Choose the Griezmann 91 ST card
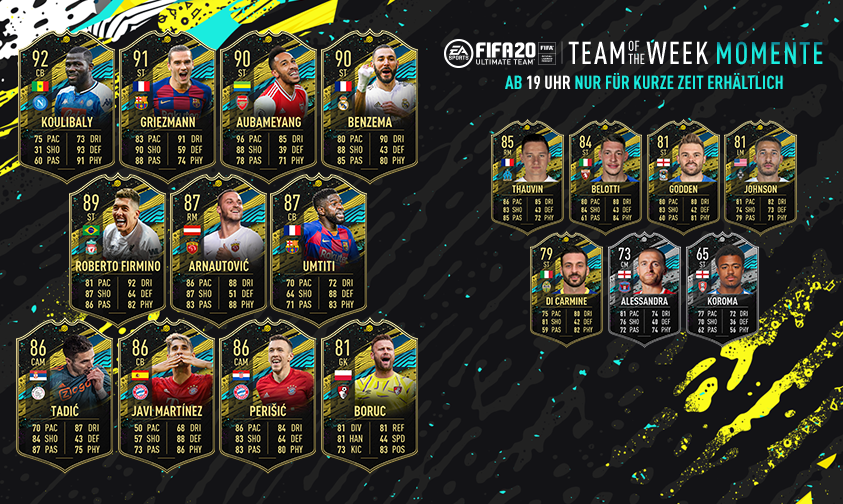This screenshot has height=504, width=843. point(168,102)
